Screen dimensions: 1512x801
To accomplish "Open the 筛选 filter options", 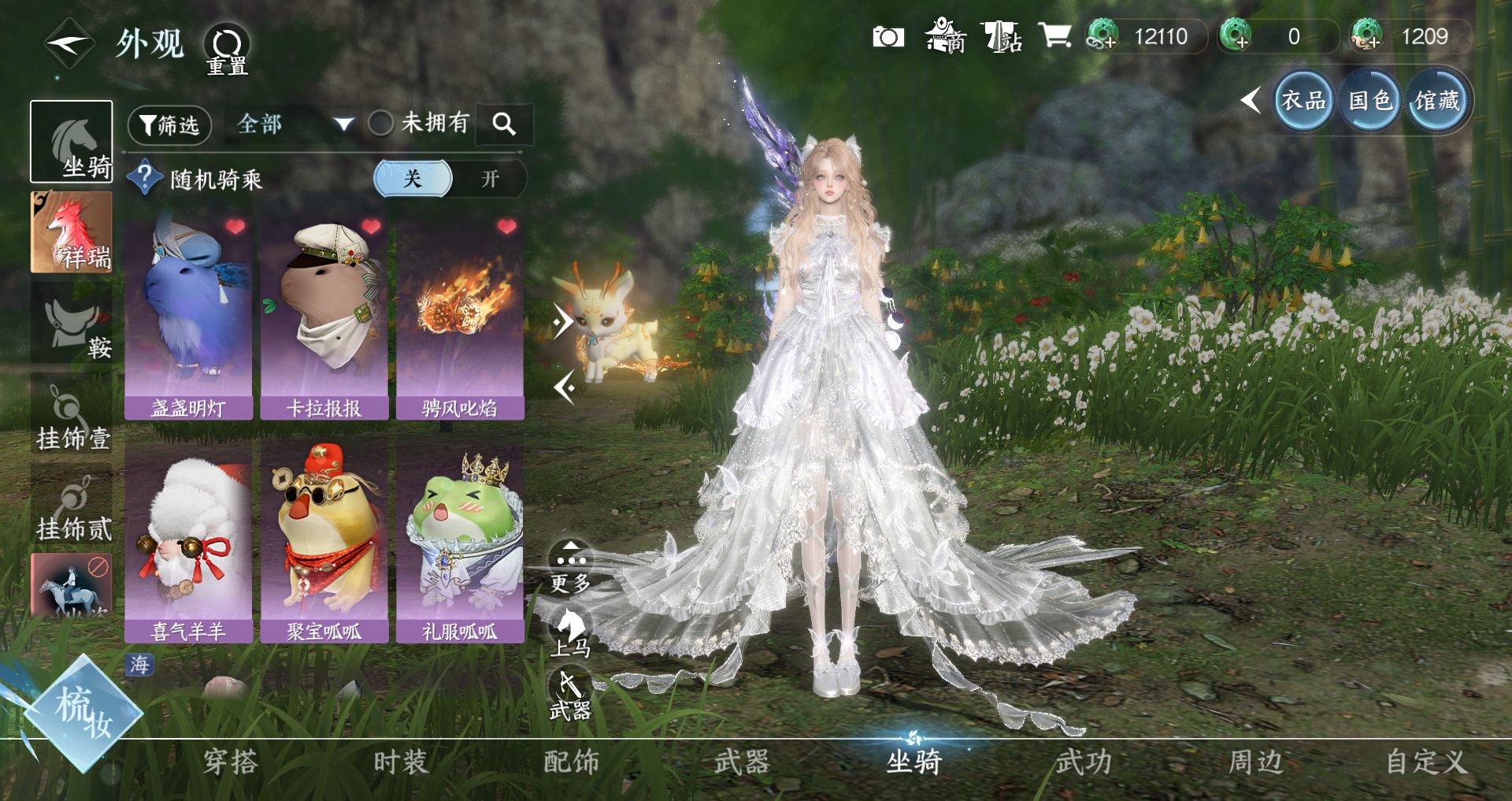I will [169, 124].
